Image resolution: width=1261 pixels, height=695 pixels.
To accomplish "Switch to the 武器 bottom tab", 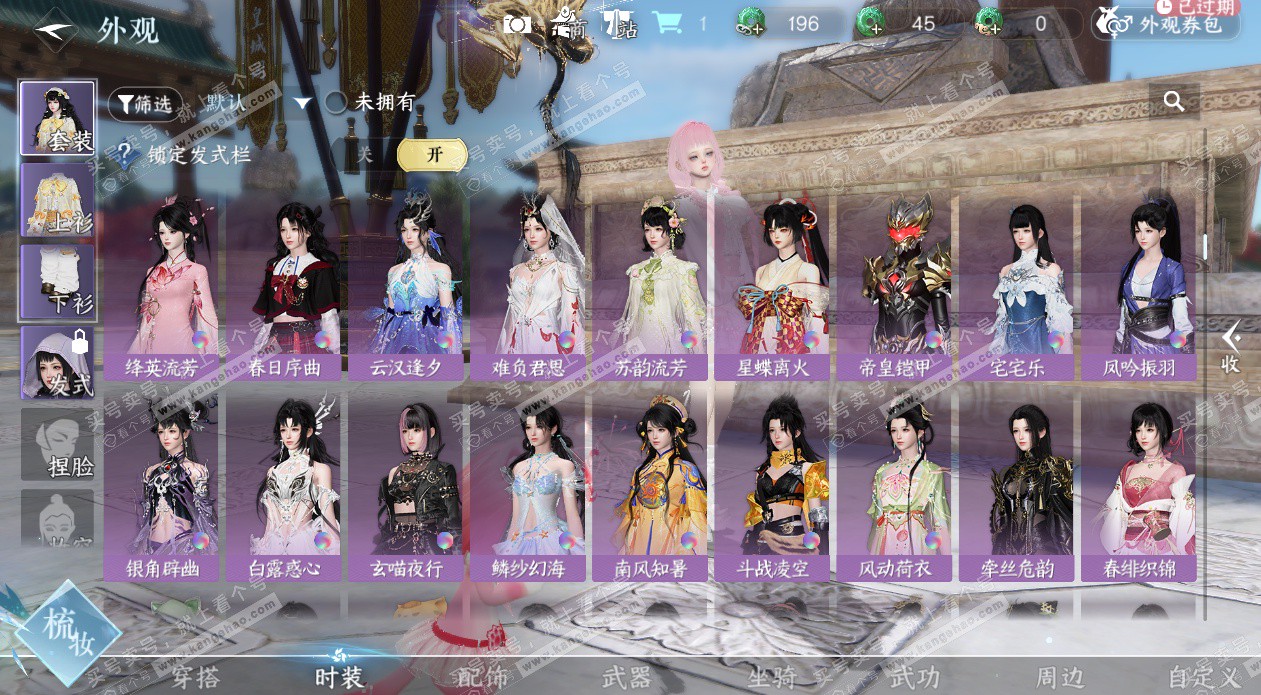I will pyautogui.click(x=627, y=677).
